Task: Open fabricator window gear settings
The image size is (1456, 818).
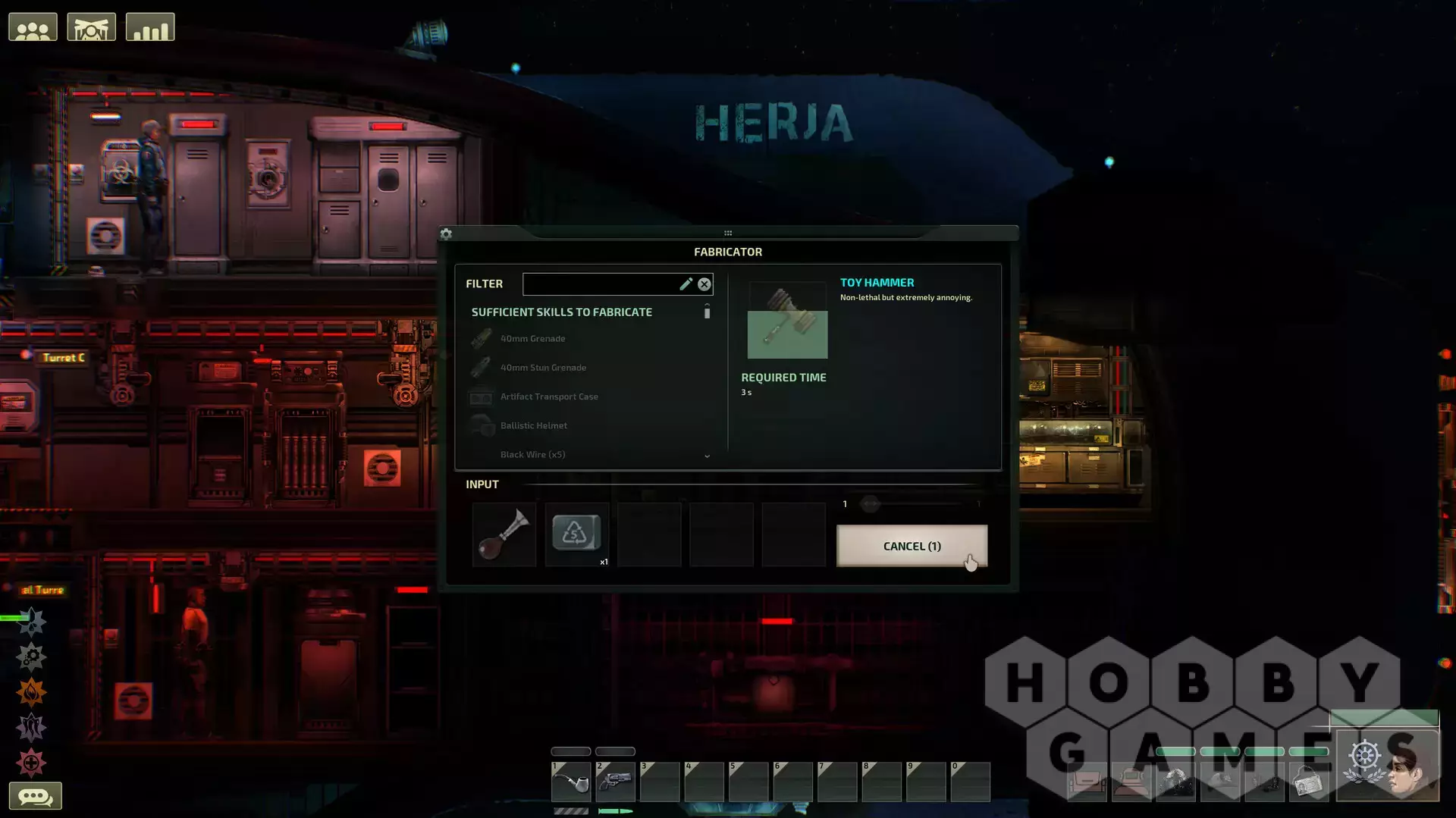Action: pyautogui.click(x=446, y=234)
